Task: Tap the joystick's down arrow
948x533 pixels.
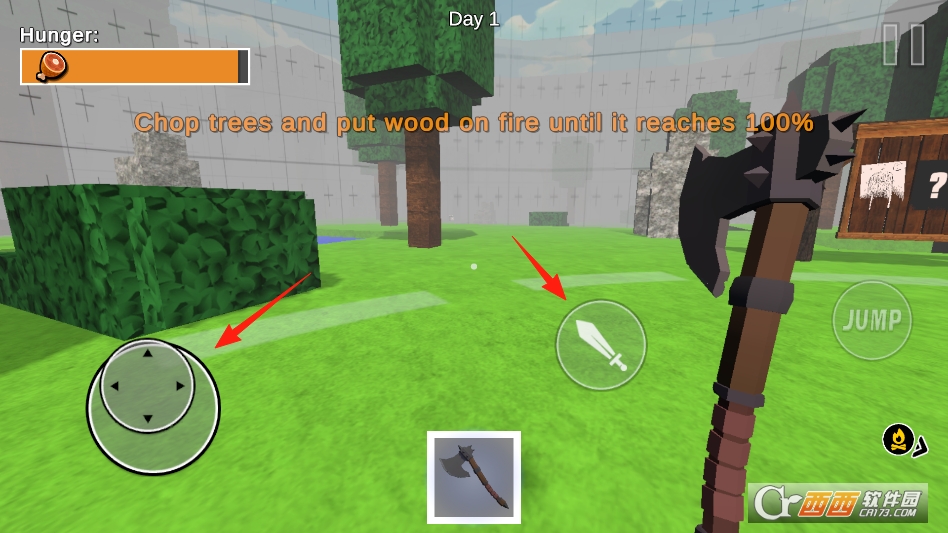Action: pos(148,418)
